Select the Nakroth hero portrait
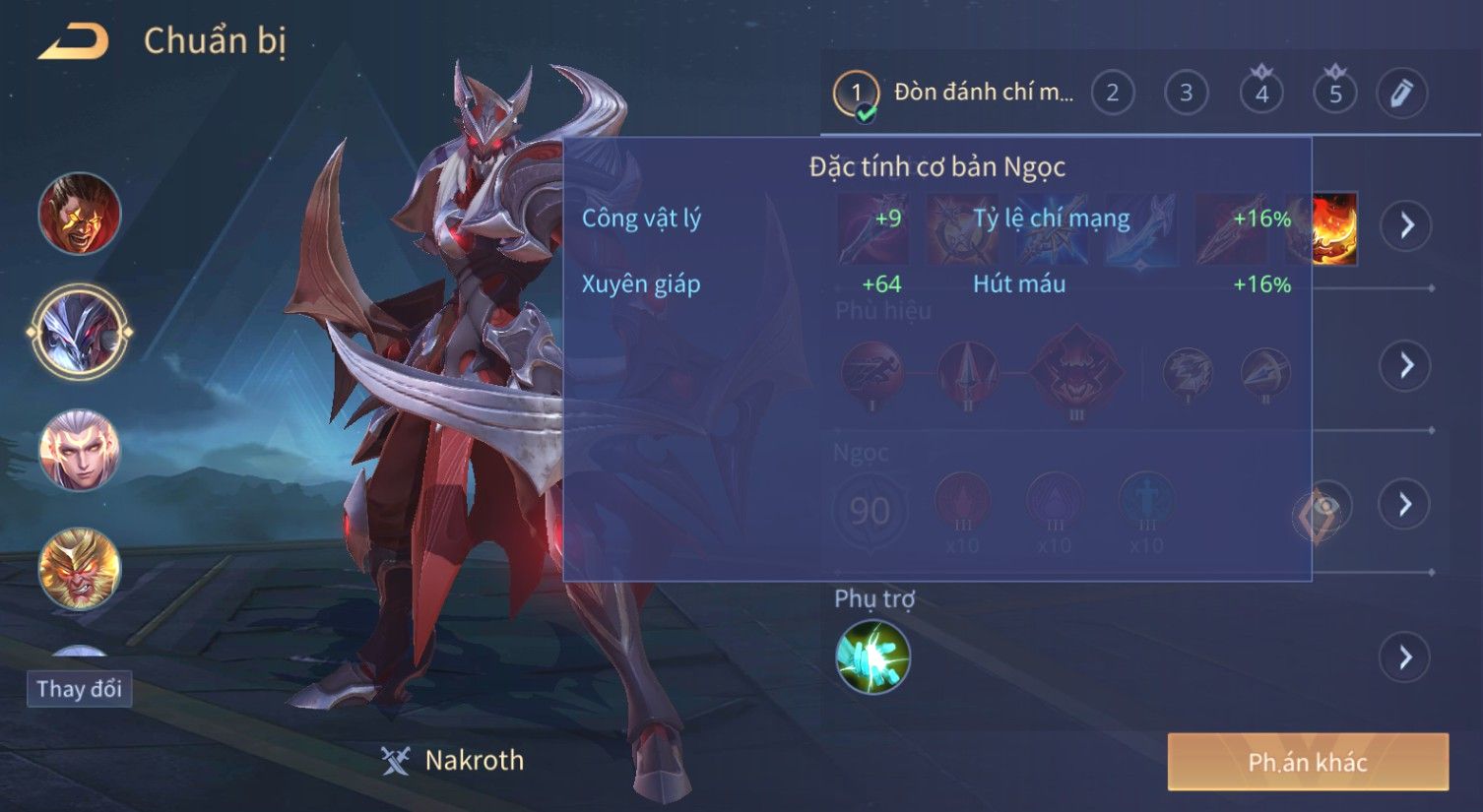Viewport: 1483px width, 812px height. [79, 332]
